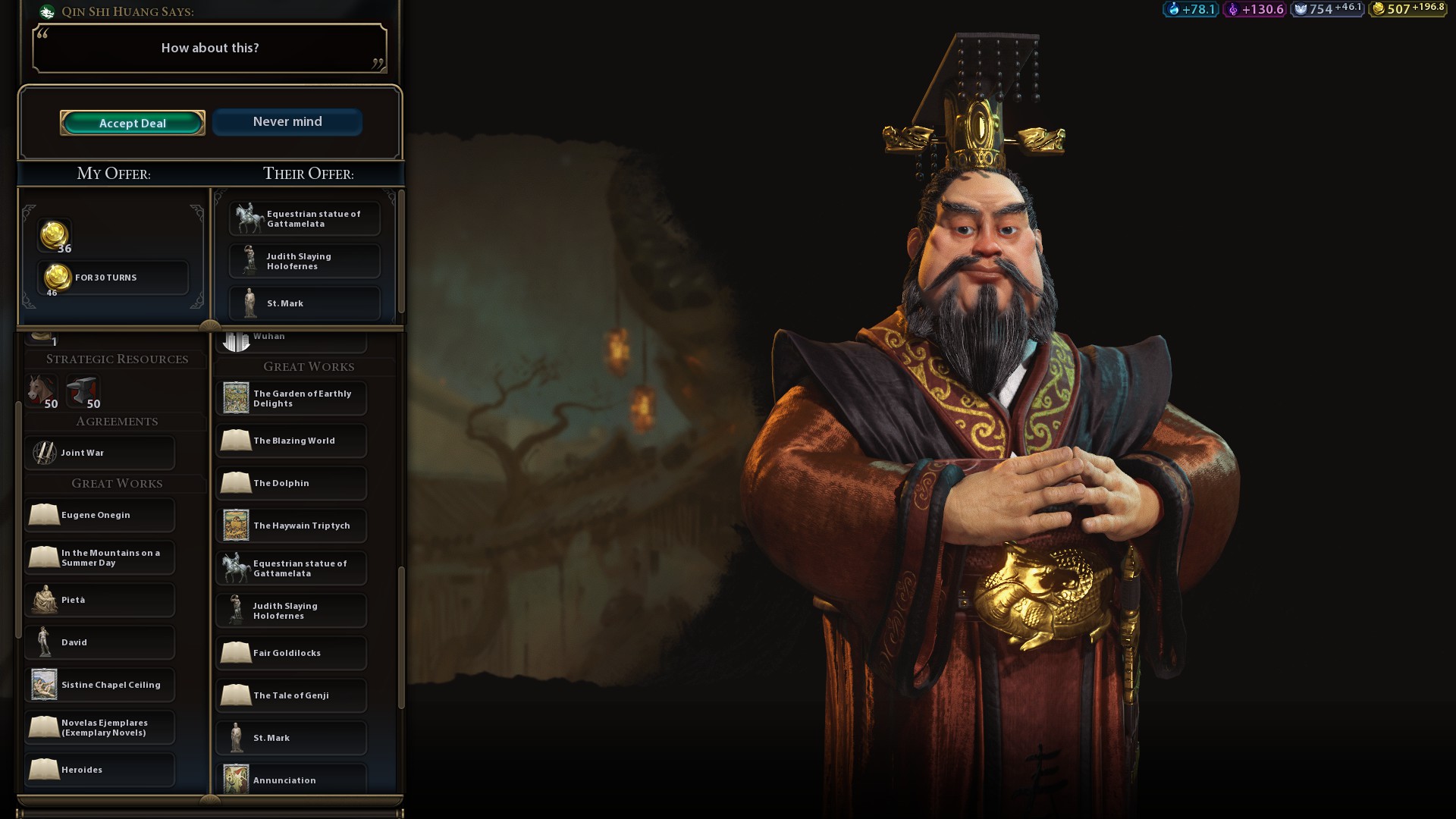Request The Garden of Earthly Delights
The image size is (1456, 819).
tap(291, 398)
